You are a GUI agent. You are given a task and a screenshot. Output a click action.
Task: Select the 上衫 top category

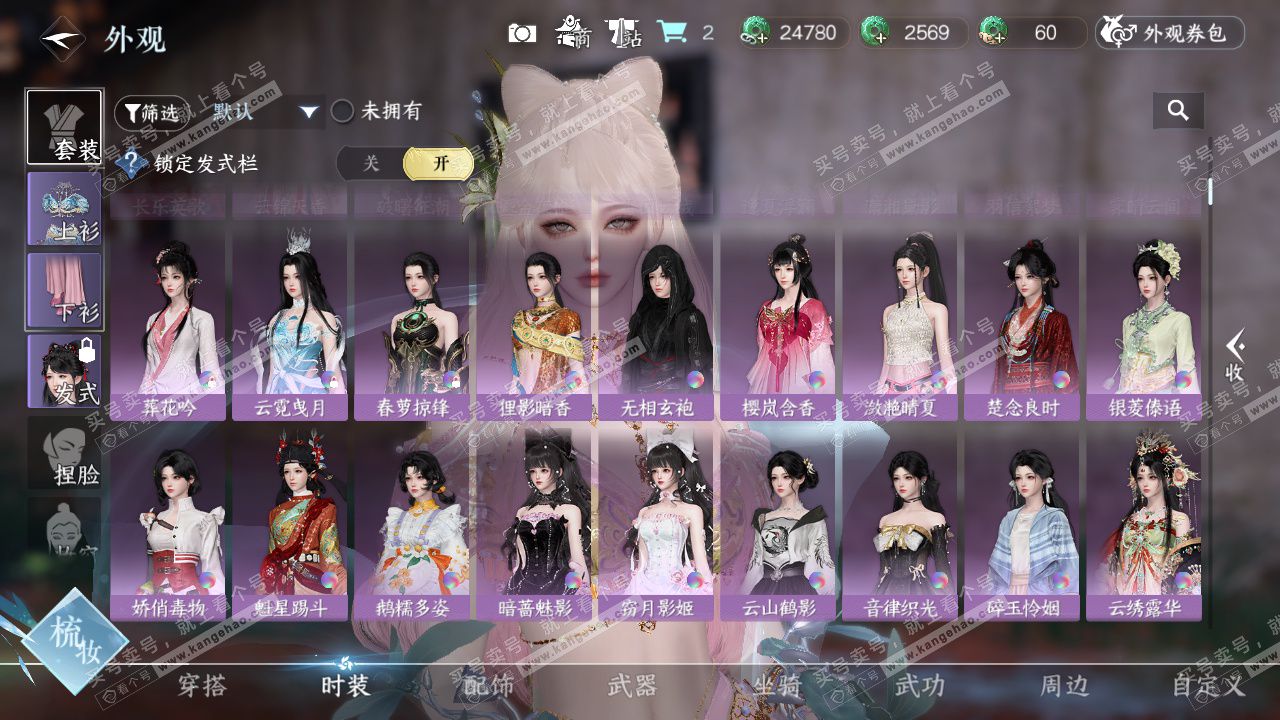pos(65,209)
